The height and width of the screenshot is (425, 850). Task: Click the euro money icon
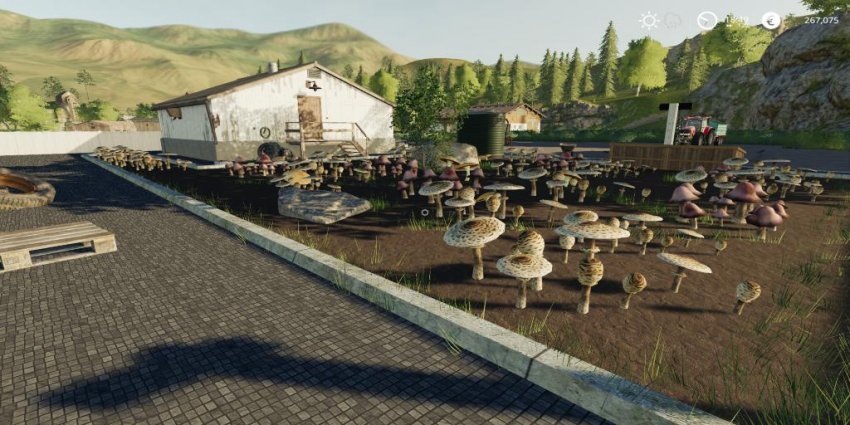pos(770,20)
